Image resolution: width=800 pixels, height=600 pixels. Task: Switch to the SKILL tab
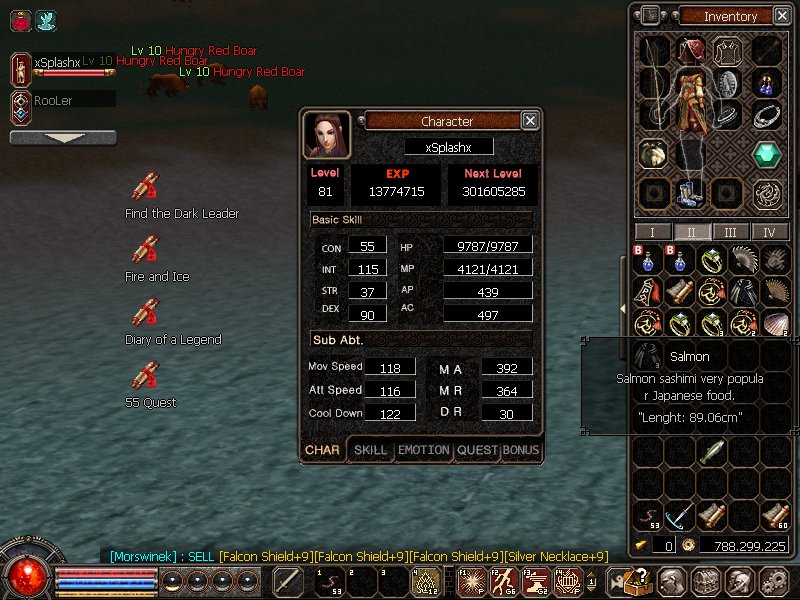[x=371, y=450]
